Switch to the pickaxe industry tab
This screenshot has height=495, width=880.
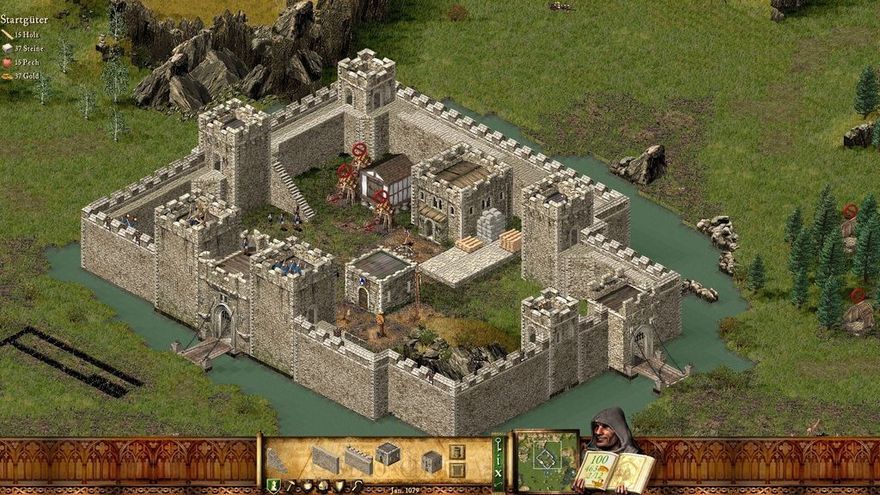(290, 486)
